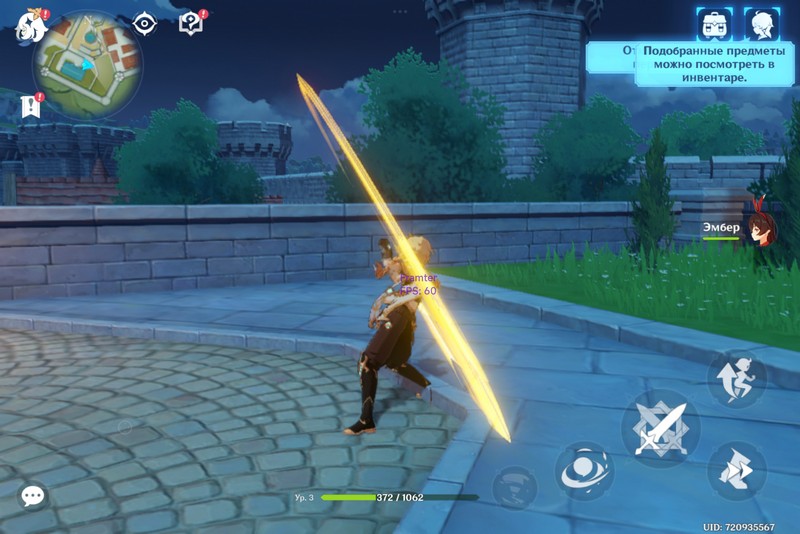Screen dimensions: 800x534
Task: Tap the dimmed elemental burst button
Action: pos(514,486)
